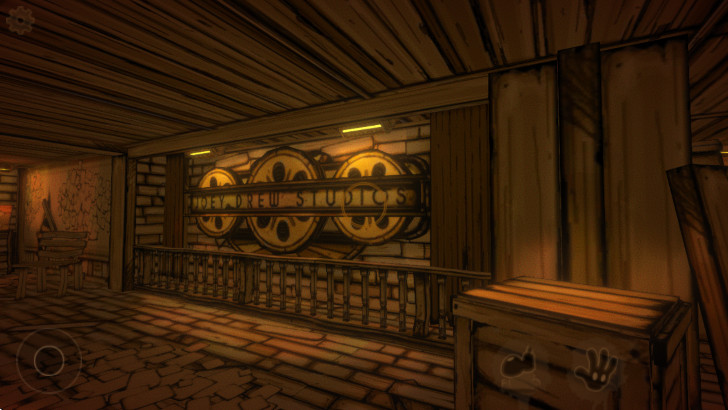Open the gear settings menu
The image size is (728, 410).
point(20,20)
